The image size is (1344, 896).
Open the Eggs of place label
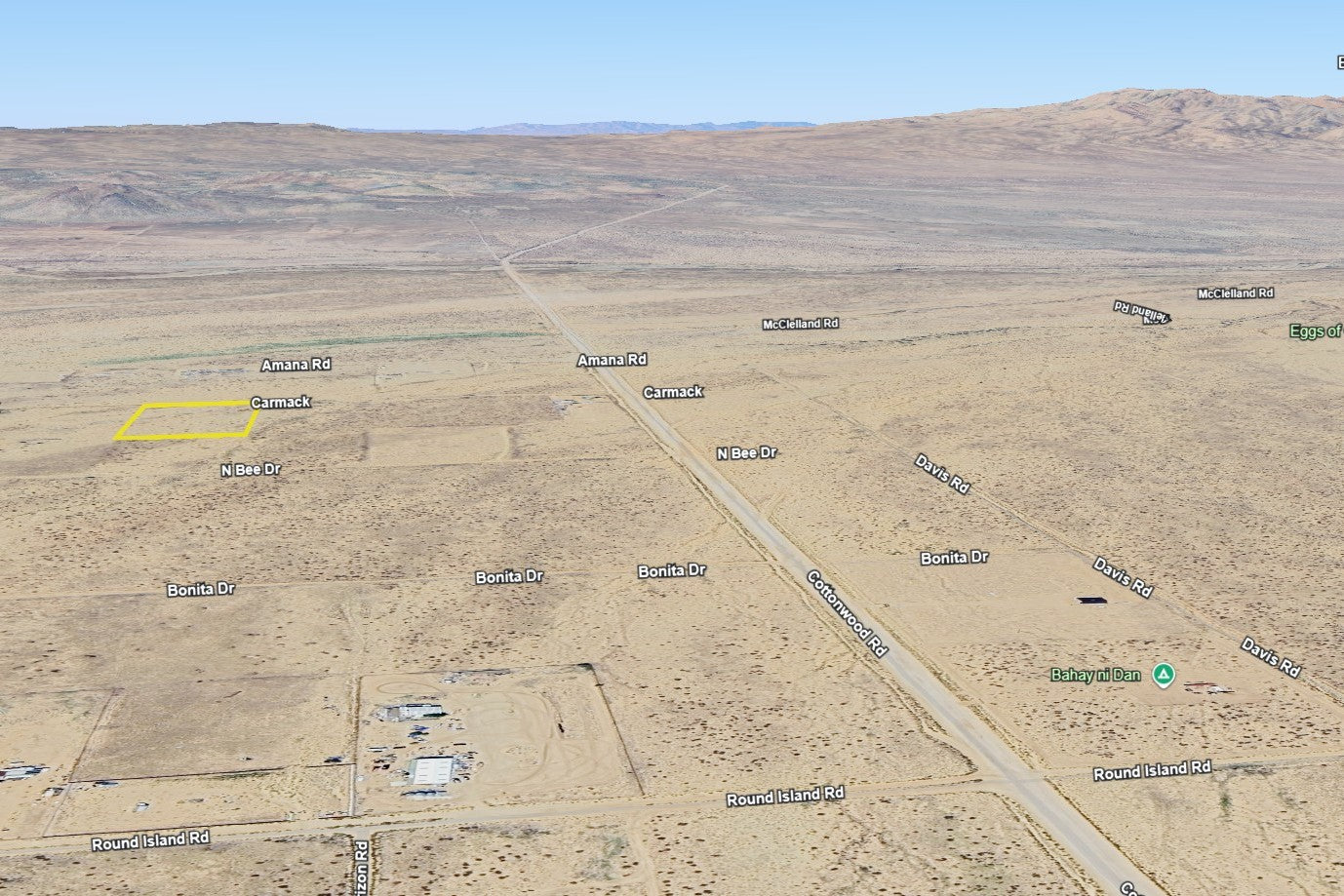point(1316,331)
